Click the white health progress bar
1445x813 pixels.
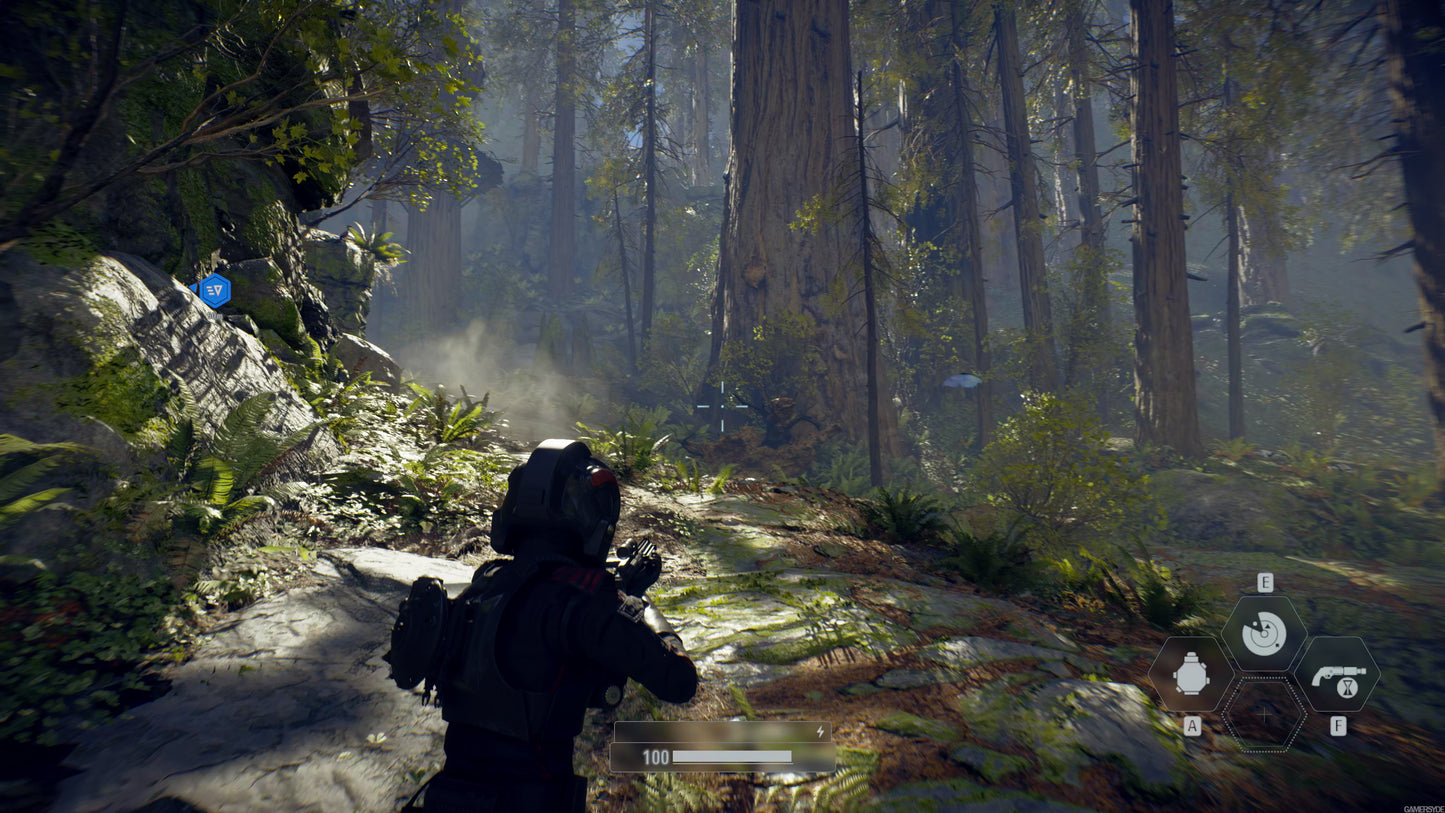pos(733,757)
